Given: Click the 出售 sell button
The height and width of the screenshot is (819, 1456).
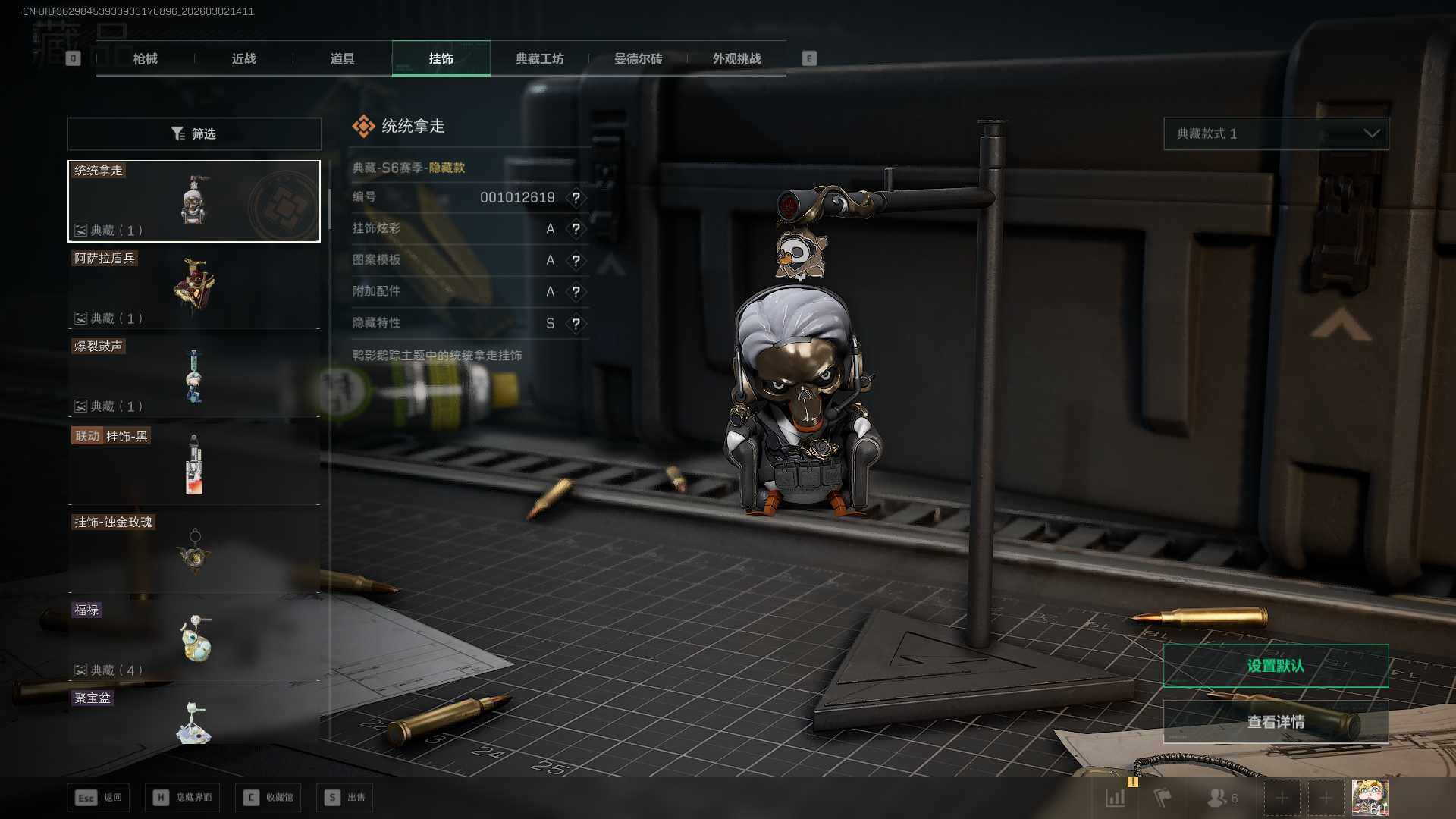Looking at the screenshot, I should [345, 797].
